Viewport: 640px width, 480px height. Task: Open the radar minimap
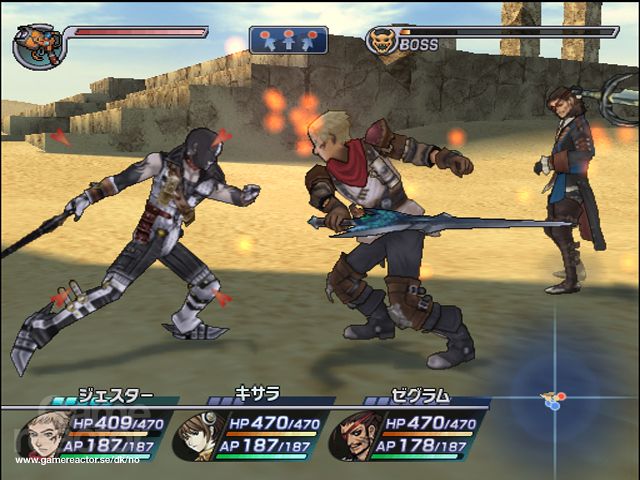pos(553,399)
